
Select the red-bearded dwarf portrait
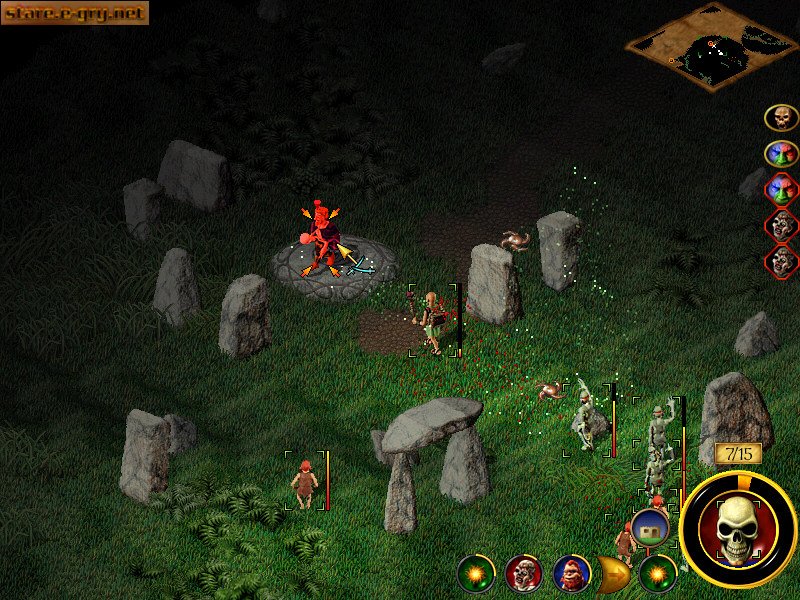(x=570, y=573)
